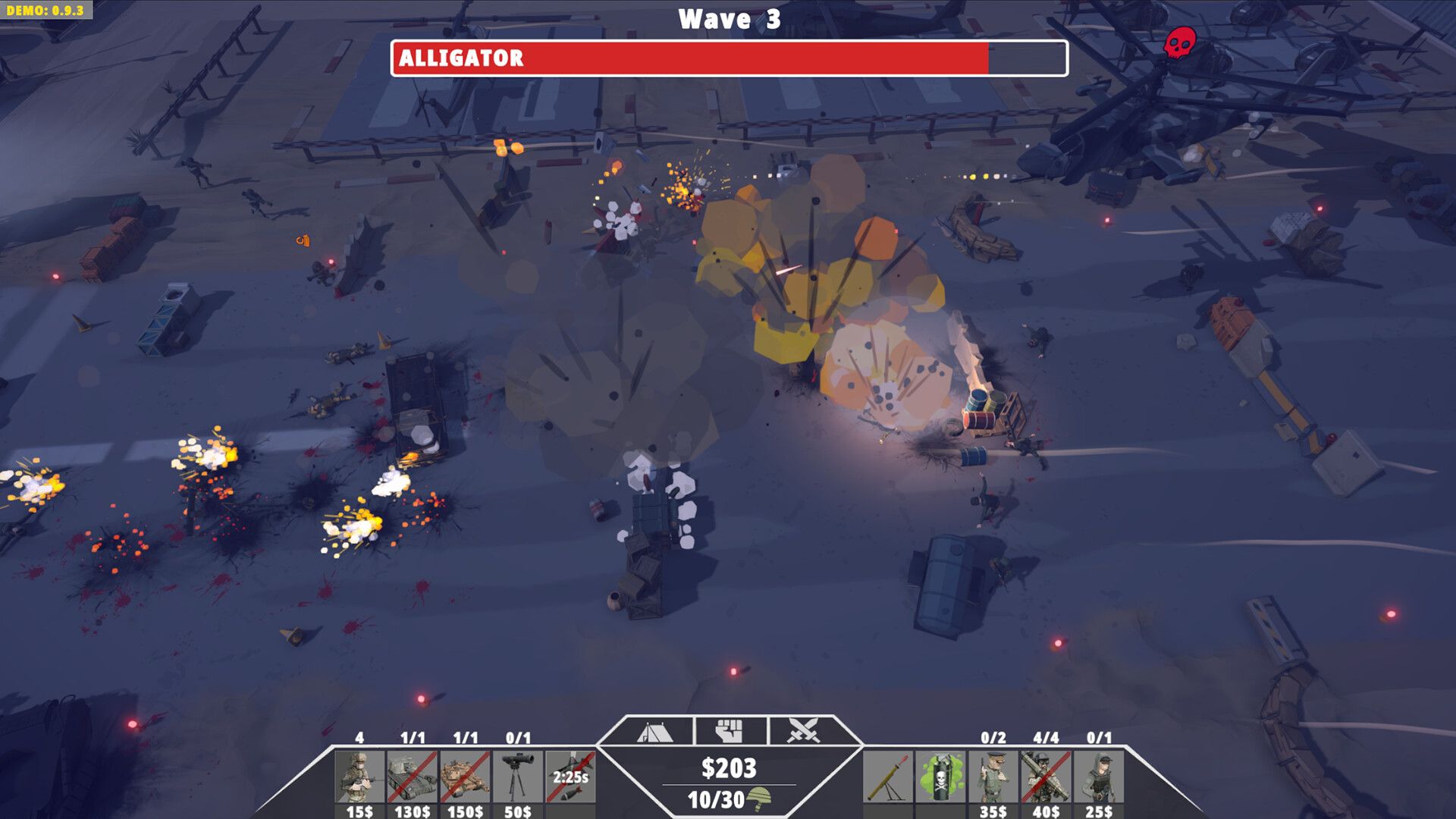
Task: Click the ALLIGATOR boss health bar
Action: tap(728, 57)
